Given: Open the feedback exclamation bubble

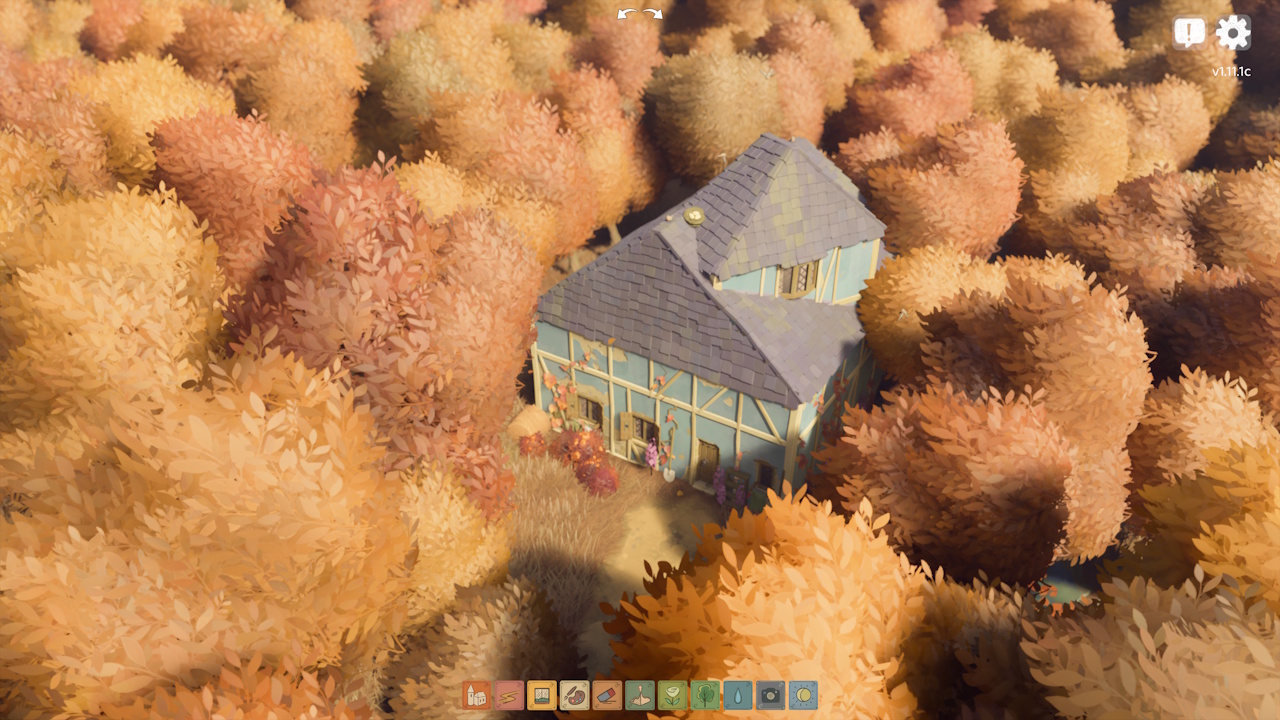Looking at the screenshot, I should point(1188,31).
